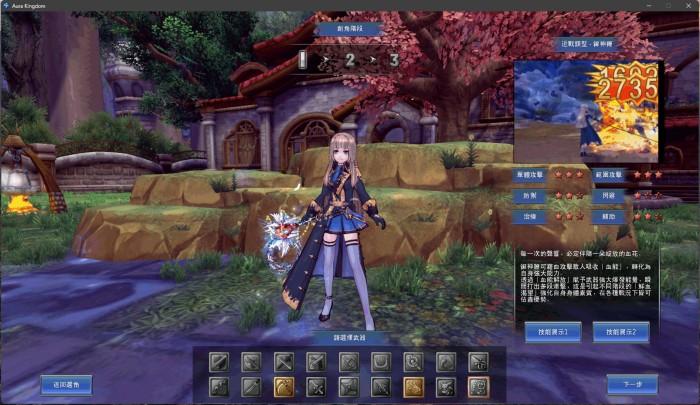The image size is (700, 405).
Task: Close the Aura Kingdom window
Action: tap(686, 6)
